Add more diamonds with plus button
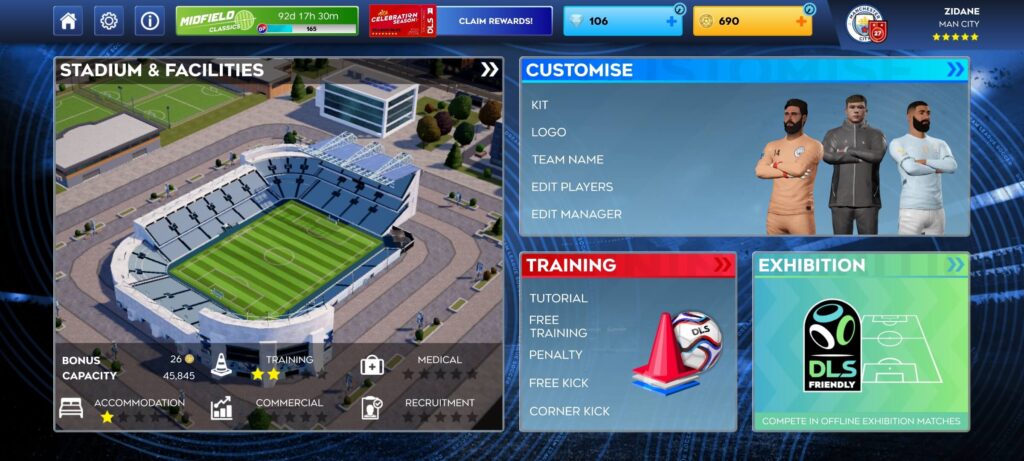 (671, 21)
